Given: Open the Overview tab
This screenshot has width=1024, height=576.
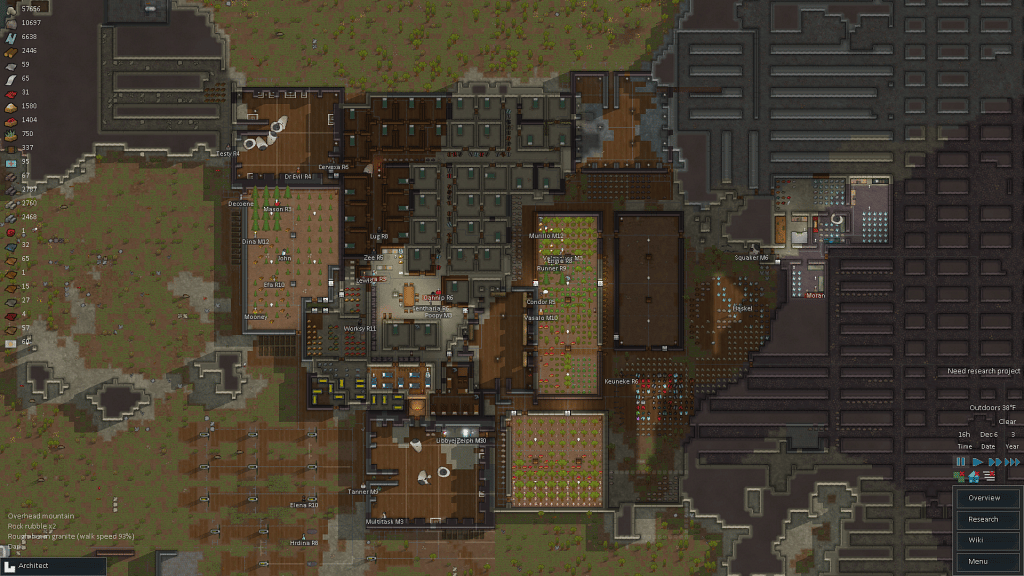Looking at the screenshot, I should pos(983,498).
